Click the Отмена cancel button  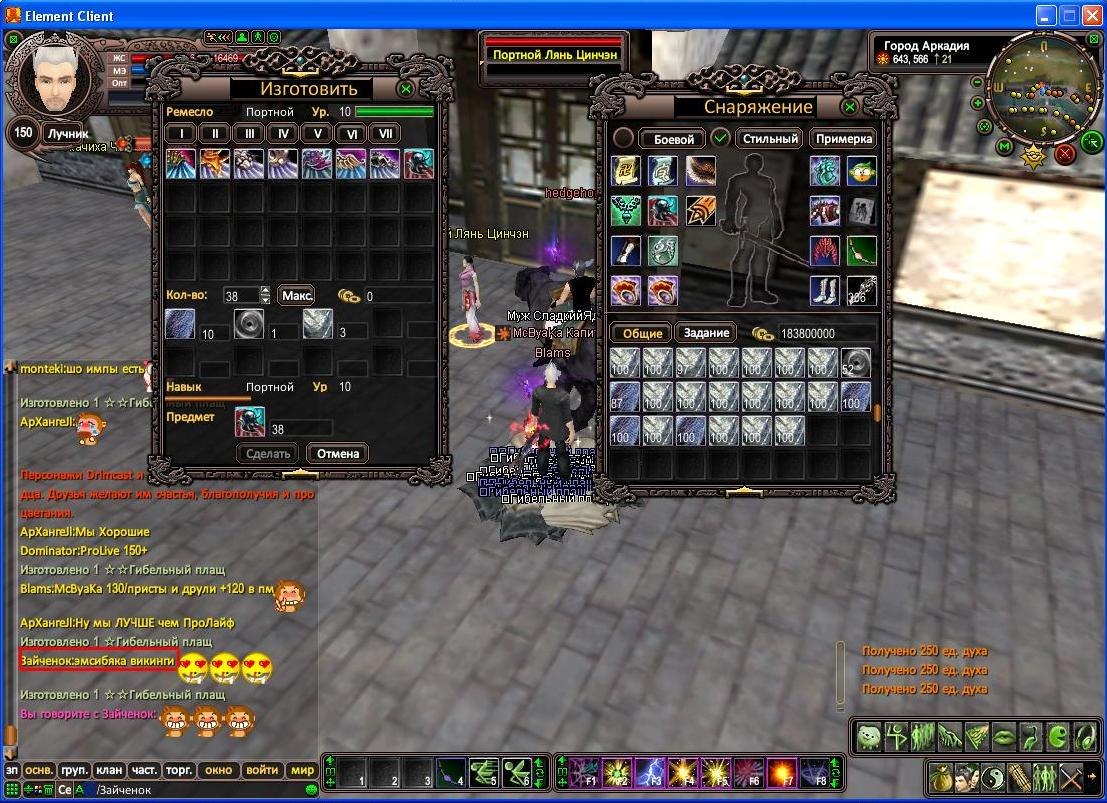(x=337, y=453)
